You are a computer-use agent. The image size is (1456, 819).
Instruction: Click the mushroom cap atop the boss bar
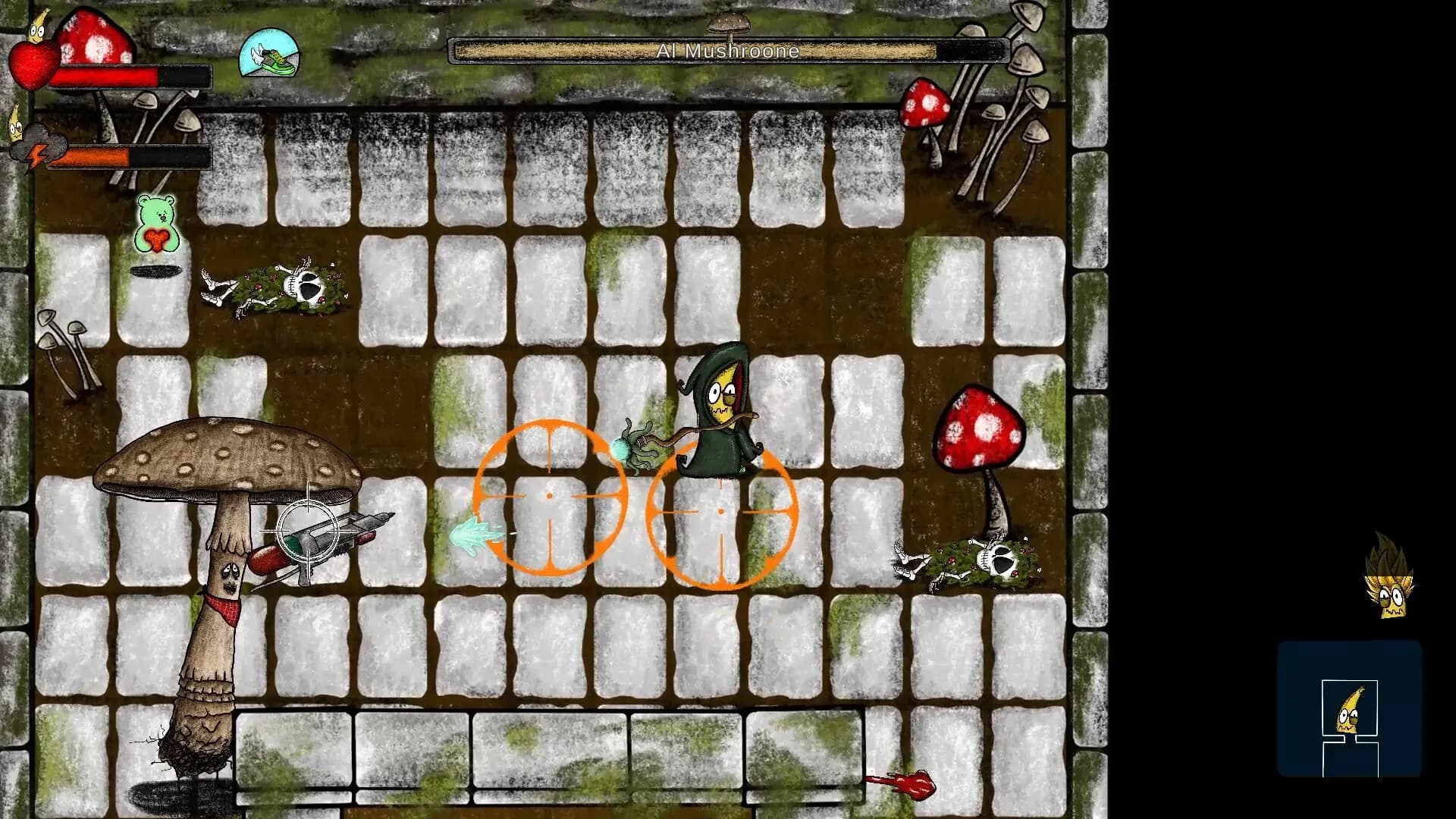[x=730, y=23]
